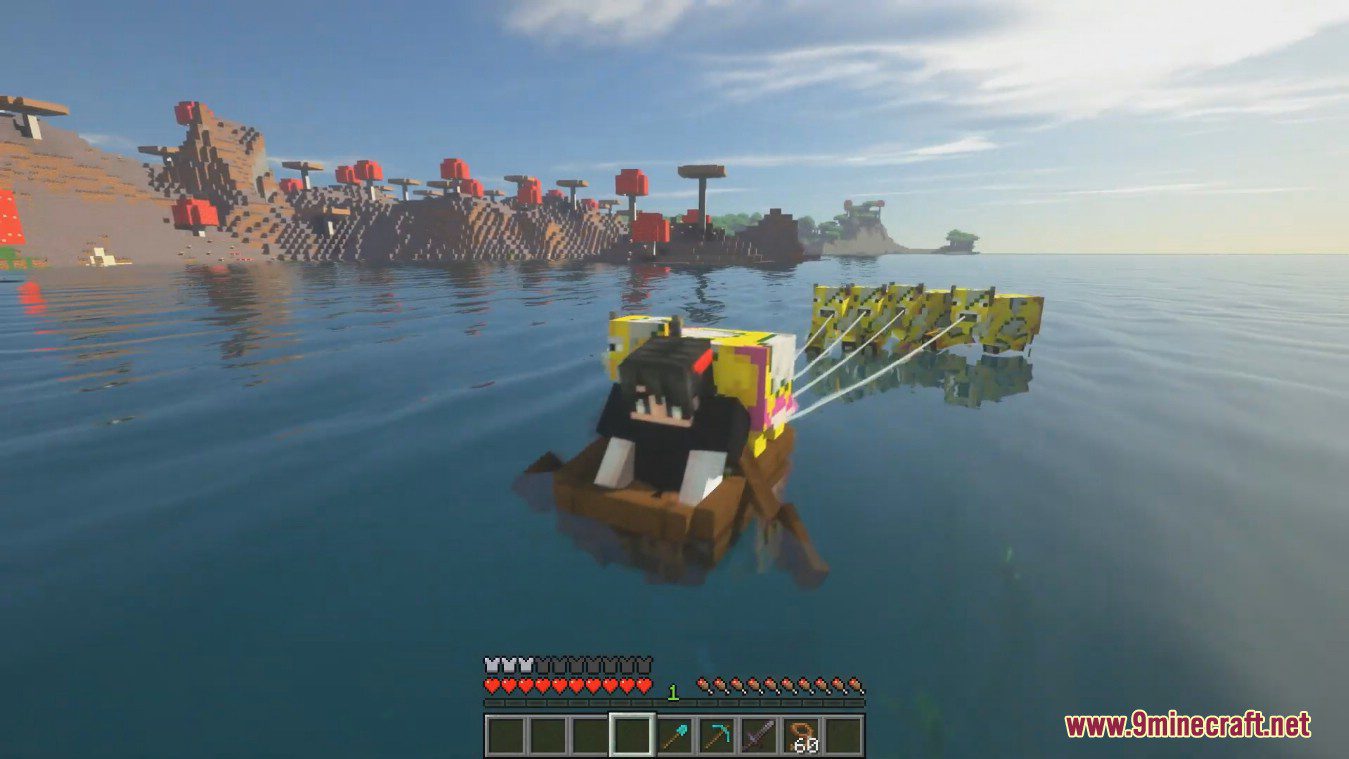
Task: Click the first armor chestplate icon
Action: click(x=490, y=663)
